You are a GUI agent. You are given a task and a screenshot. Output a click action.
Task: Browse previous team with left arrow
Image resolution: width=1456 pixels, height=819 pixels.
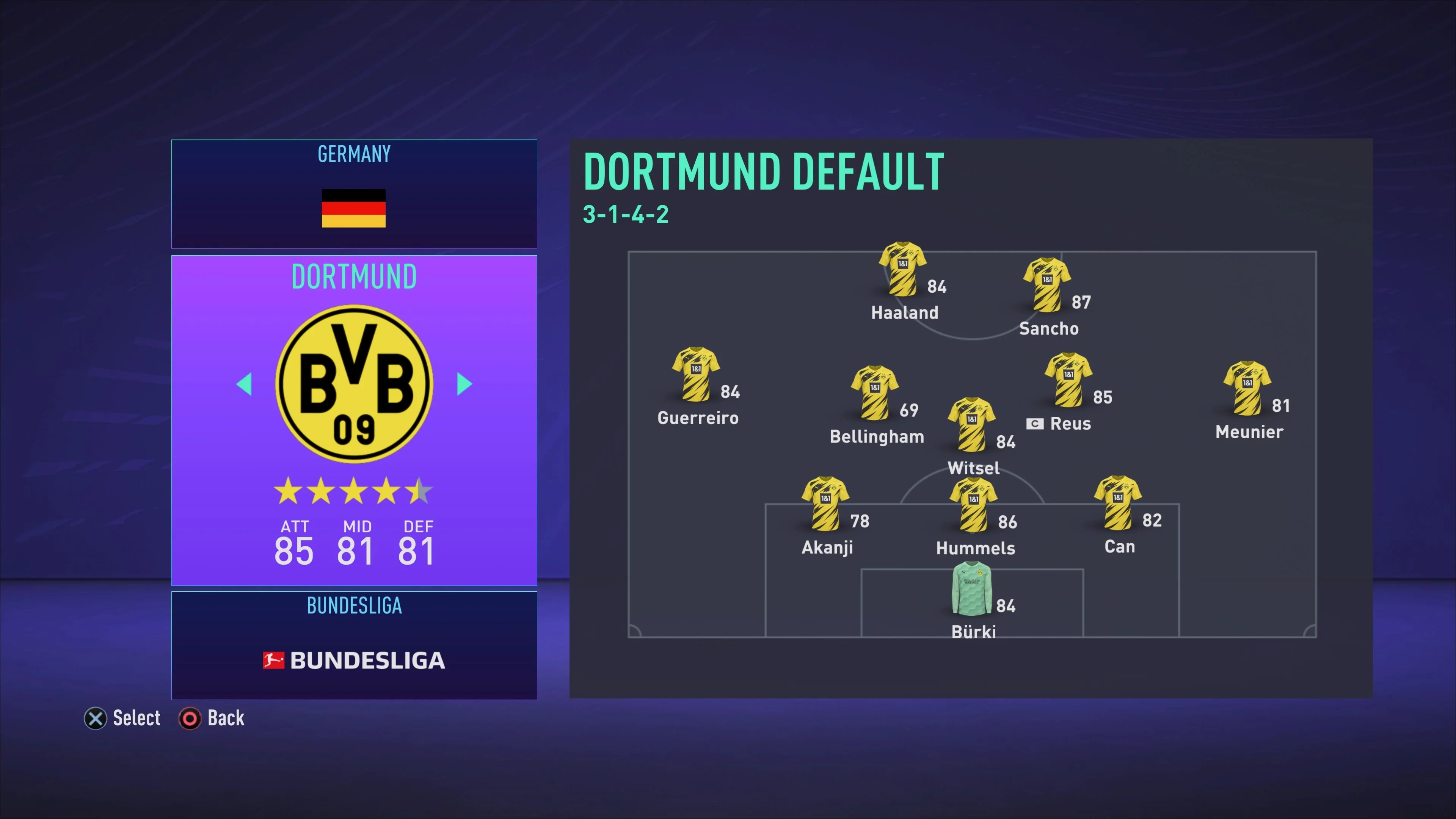(245, 384)
